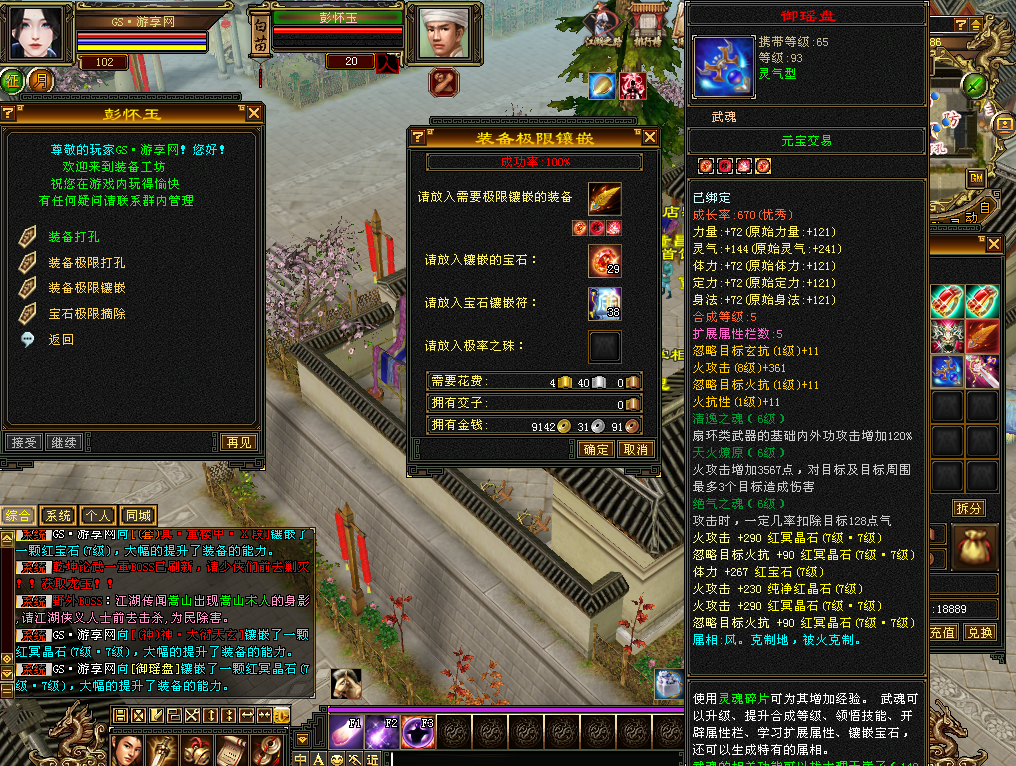The image size is (1016, 766).
Task: Select the gem slot showing 29
Action: click(604, 260)
